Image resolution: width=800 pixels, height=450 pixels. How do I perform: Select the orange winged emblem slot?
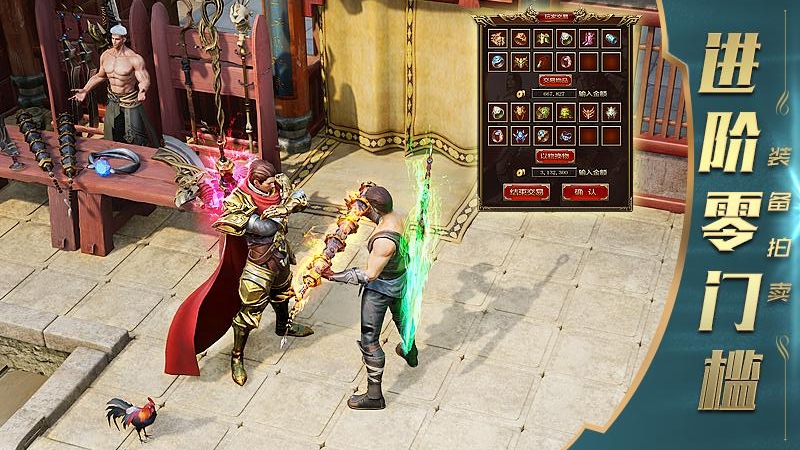pyautogui.click(x=588, y=112)
